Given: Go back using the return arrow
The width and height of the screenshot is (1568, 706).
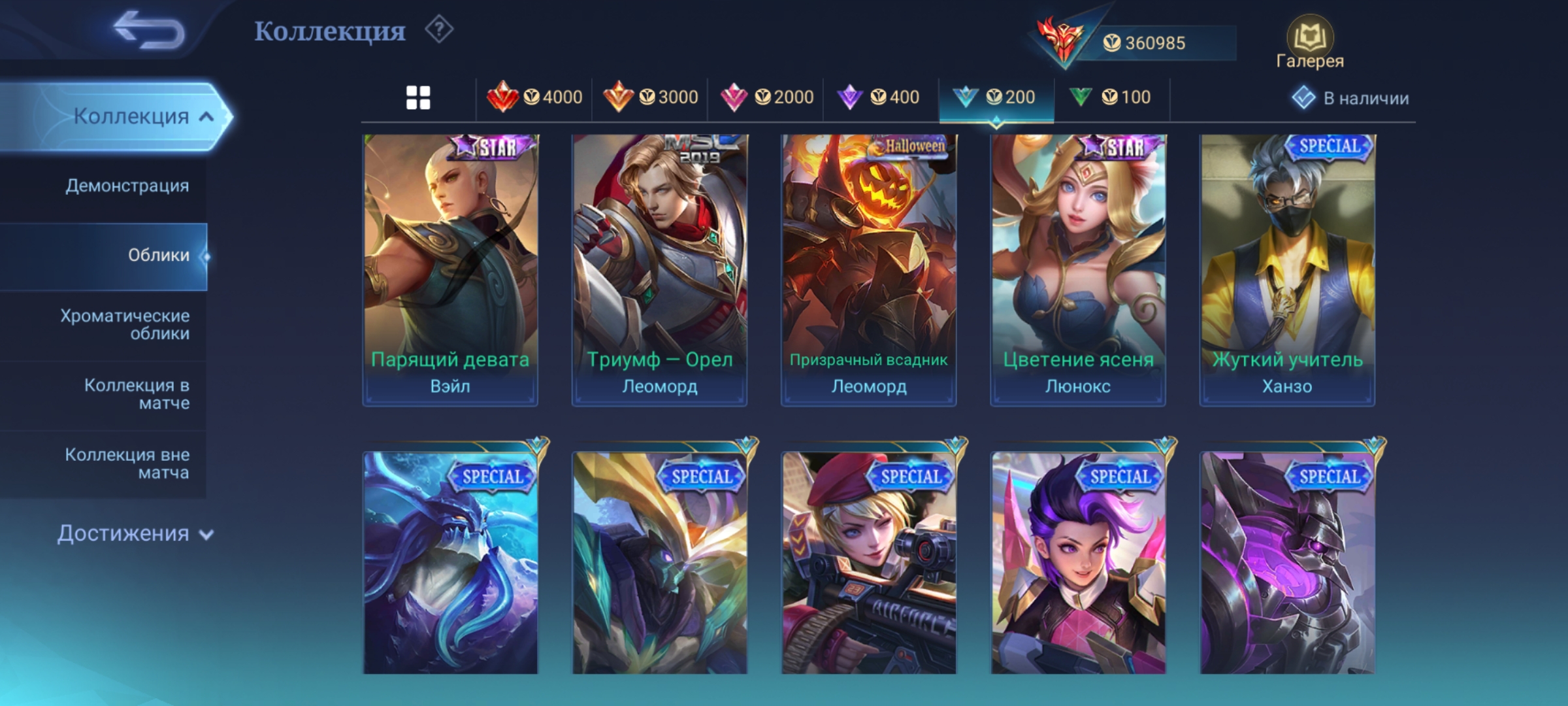Looking at the screenshot, I should 149,31.
